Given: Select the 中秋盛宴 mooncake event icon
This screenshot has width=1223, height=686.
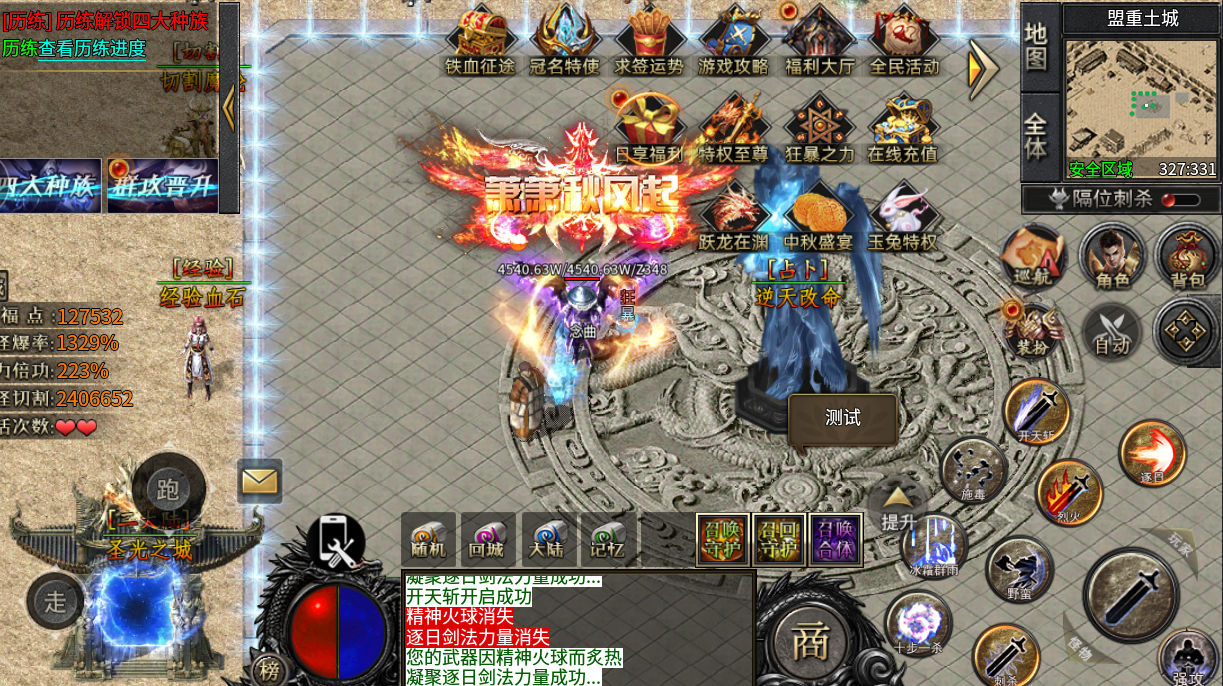Looking at the screenshot, I should [818, 217].
